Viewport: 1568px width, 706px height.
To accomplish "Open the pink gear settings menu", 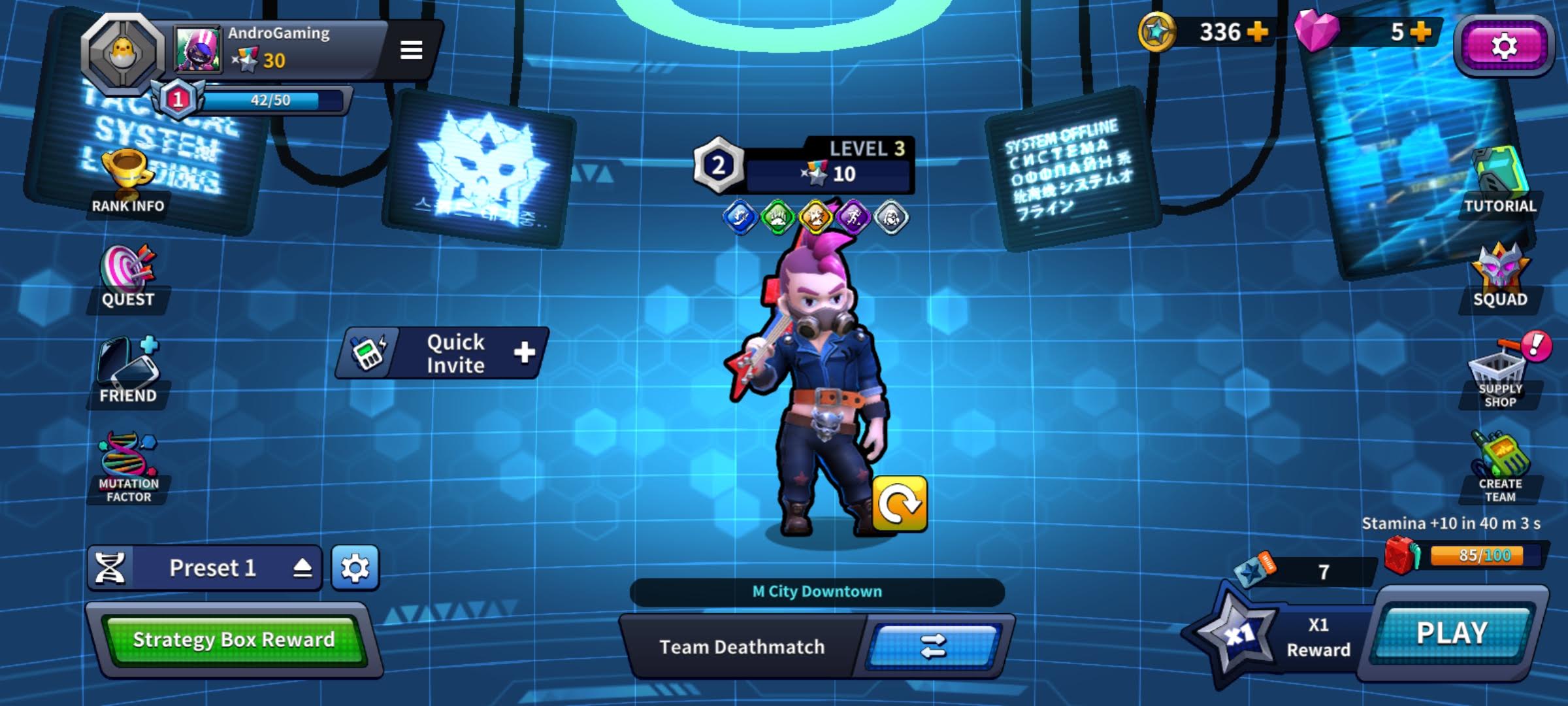I will 1503,46.
